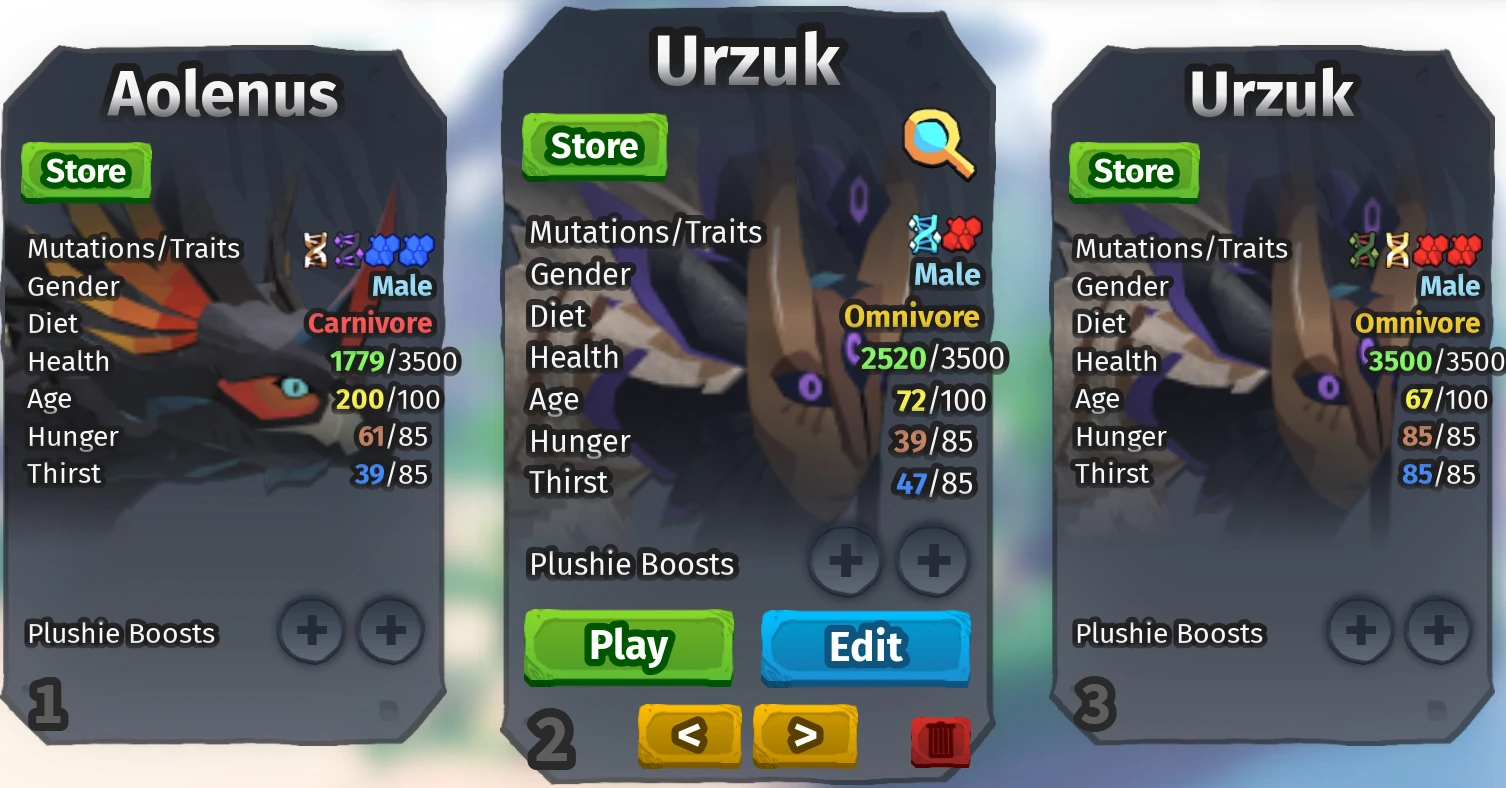Store Aolenus using its Store button

[x=86, y=170]
